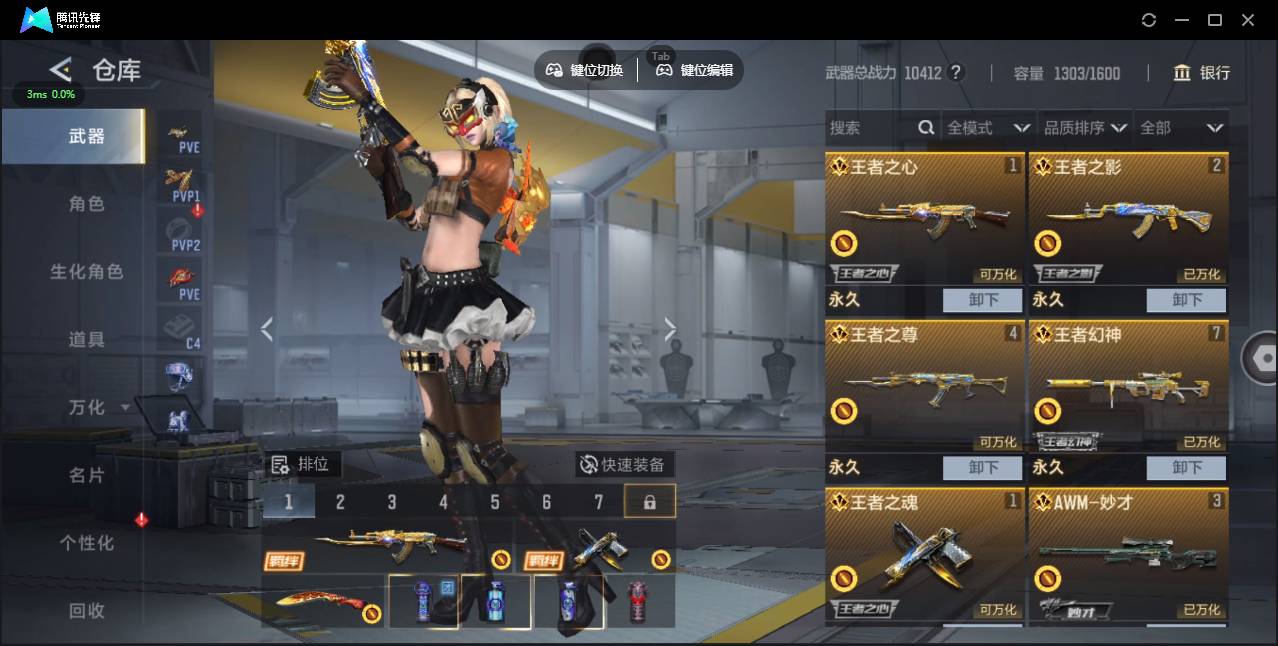Switch to loadout slot 2
This screenshot has width=1278, height=646.
coord(340,502)
